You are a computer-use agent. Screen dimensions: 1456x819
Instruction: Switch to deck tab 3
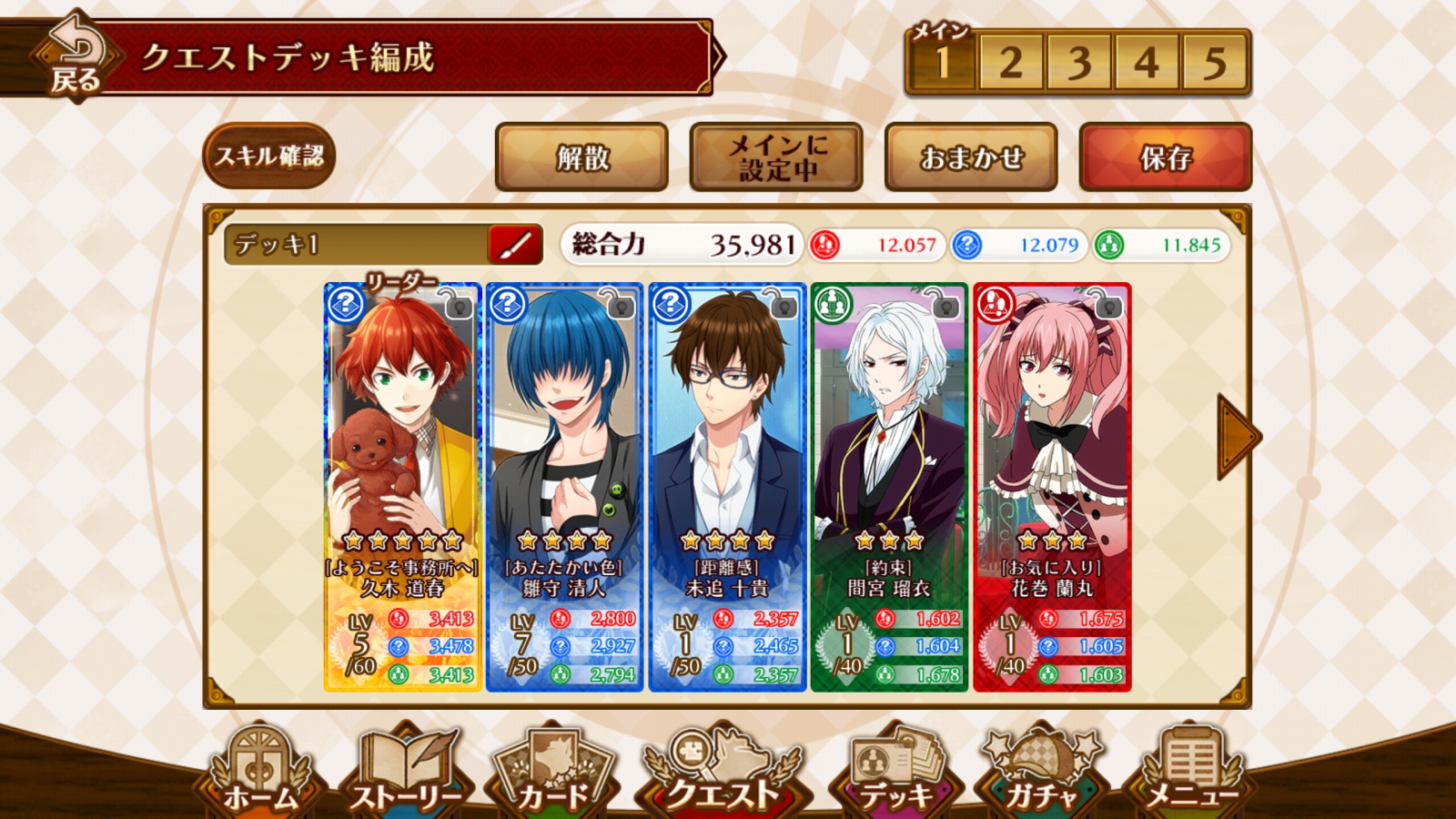coord(1078,63)
